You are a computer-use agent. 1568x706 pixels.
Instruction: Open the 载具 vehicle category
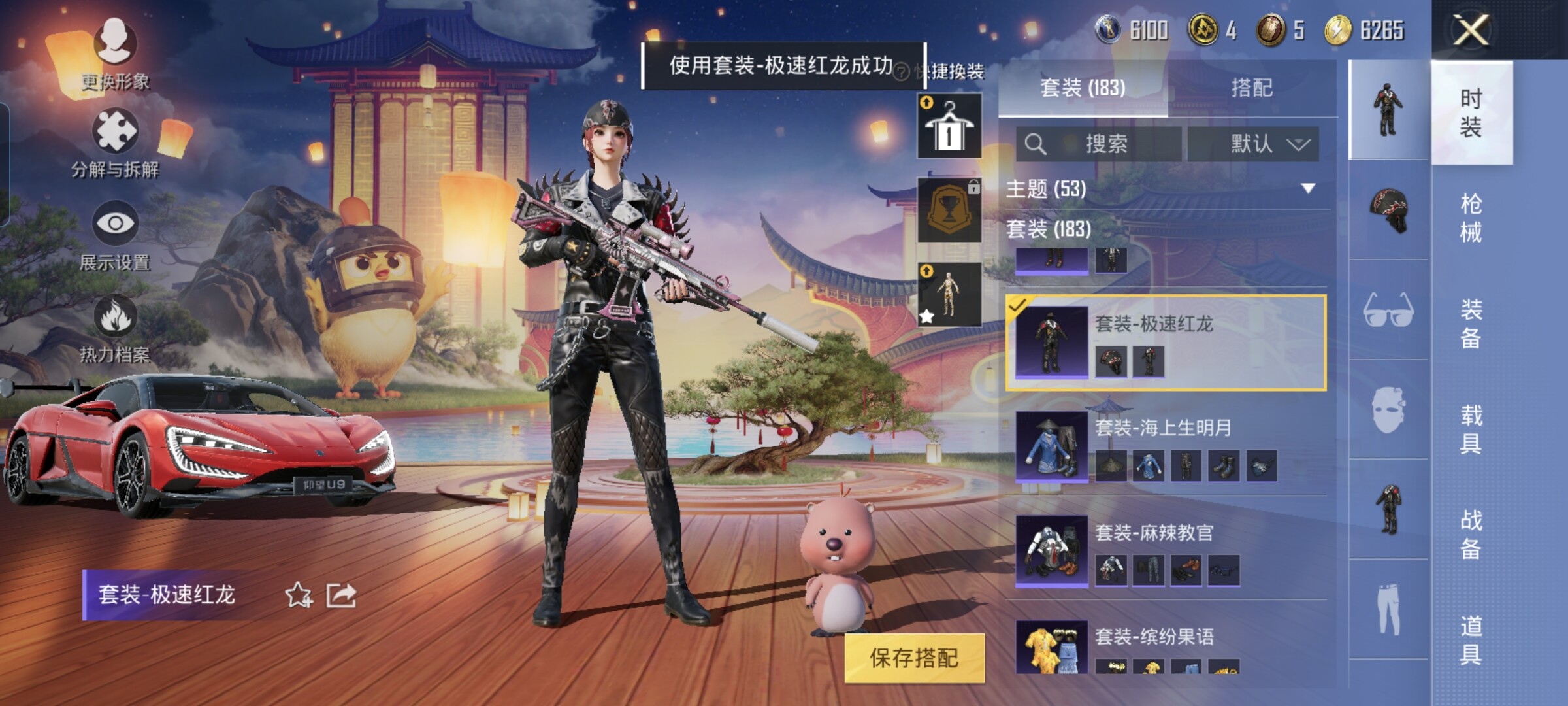pyautogui.click(x=1471, y=429)
